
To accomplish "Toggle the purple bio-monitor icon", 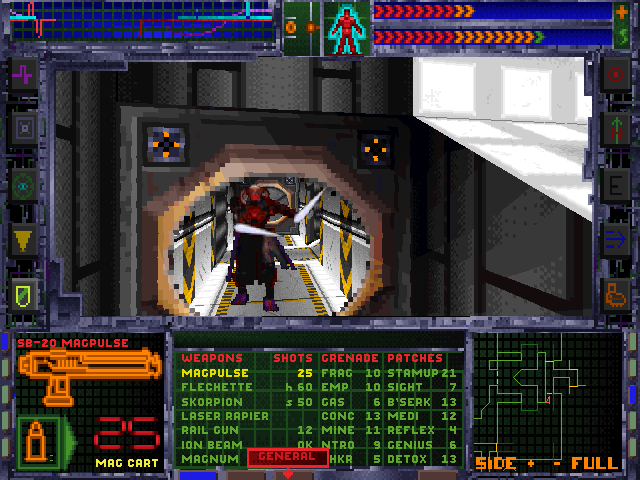I will 24,73.
